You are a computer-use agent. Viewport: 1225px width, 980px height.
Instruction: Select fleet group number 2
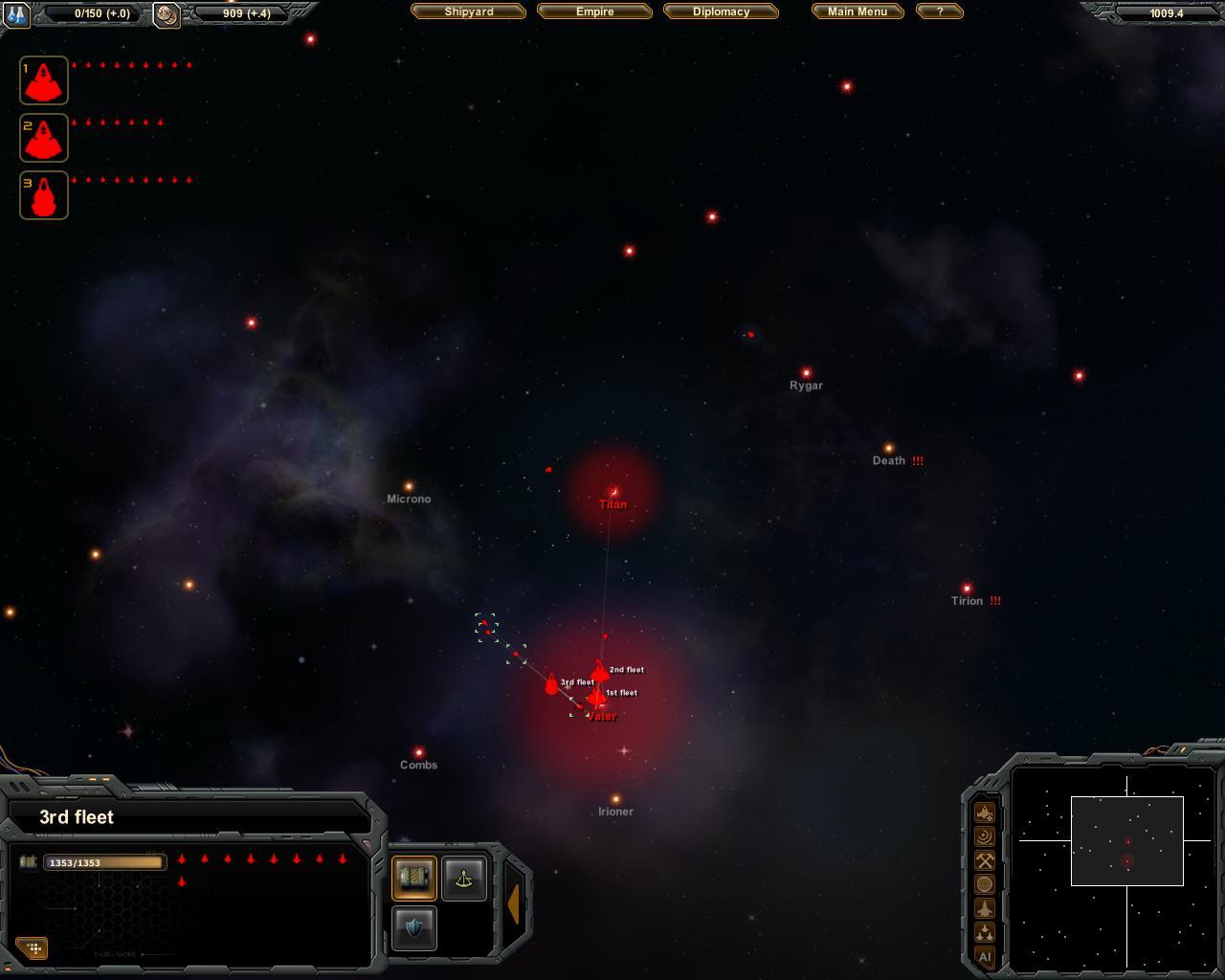[x=44, y=138]
